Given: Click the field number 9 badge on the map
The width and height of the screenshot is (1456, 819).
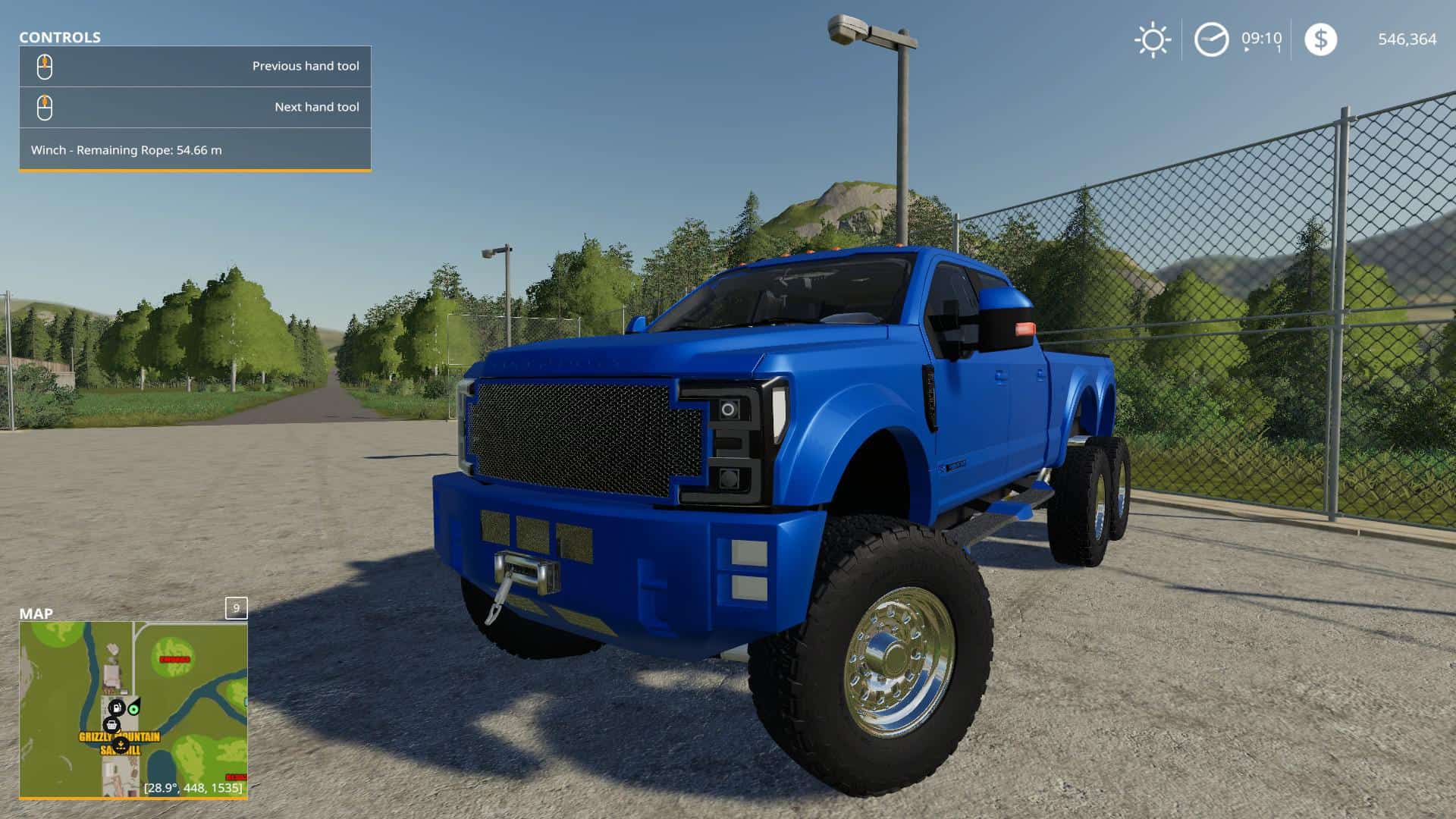Looking at the screenshot, I should pyautogui.click(x=235, y=607).
